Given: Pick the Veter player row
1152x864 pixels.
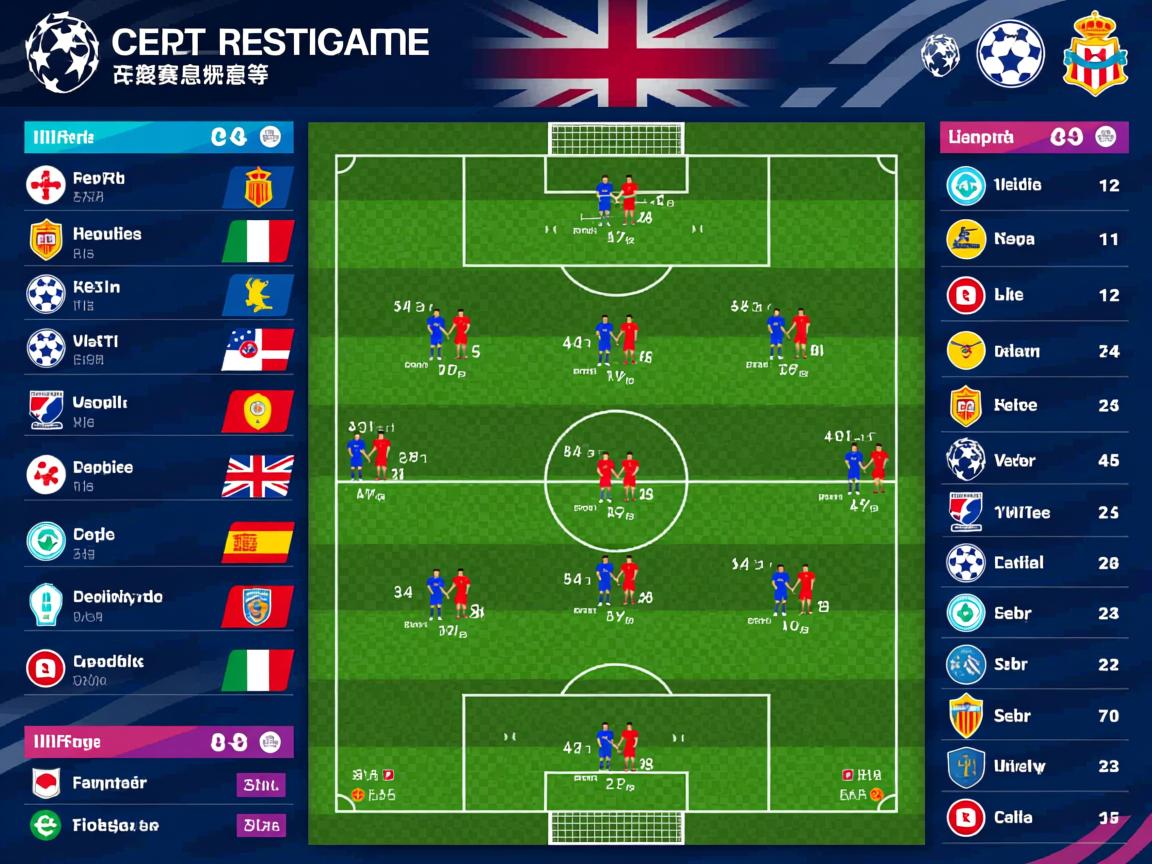Looking at the screenshot, I should click(1034, 460).
